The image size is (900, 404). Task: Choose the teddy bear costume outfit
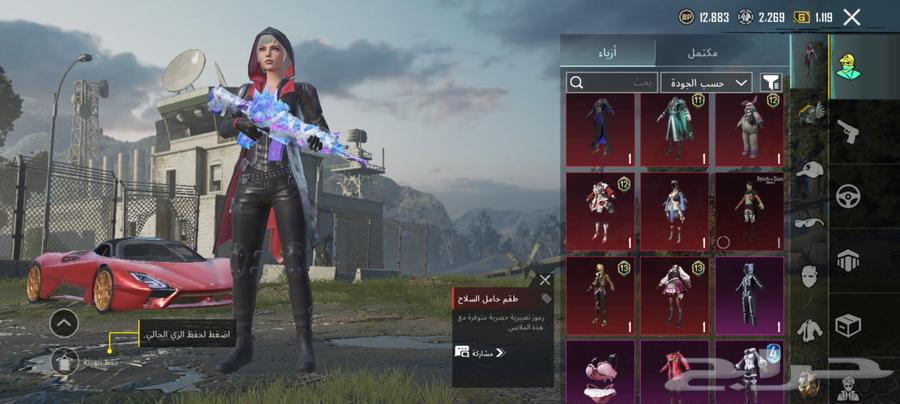(x=749, y=130)
